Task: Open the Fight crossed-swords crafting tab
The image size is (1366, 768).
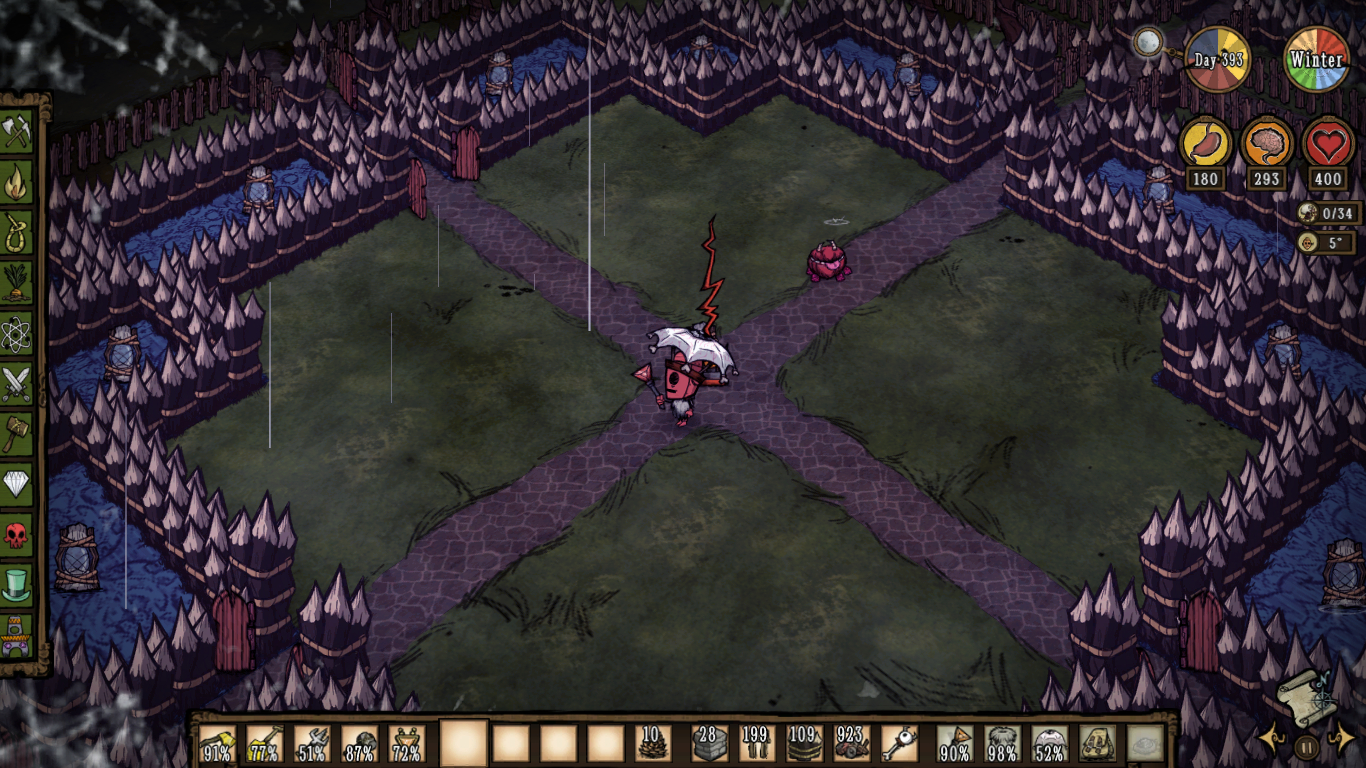Action: [17, 384]
